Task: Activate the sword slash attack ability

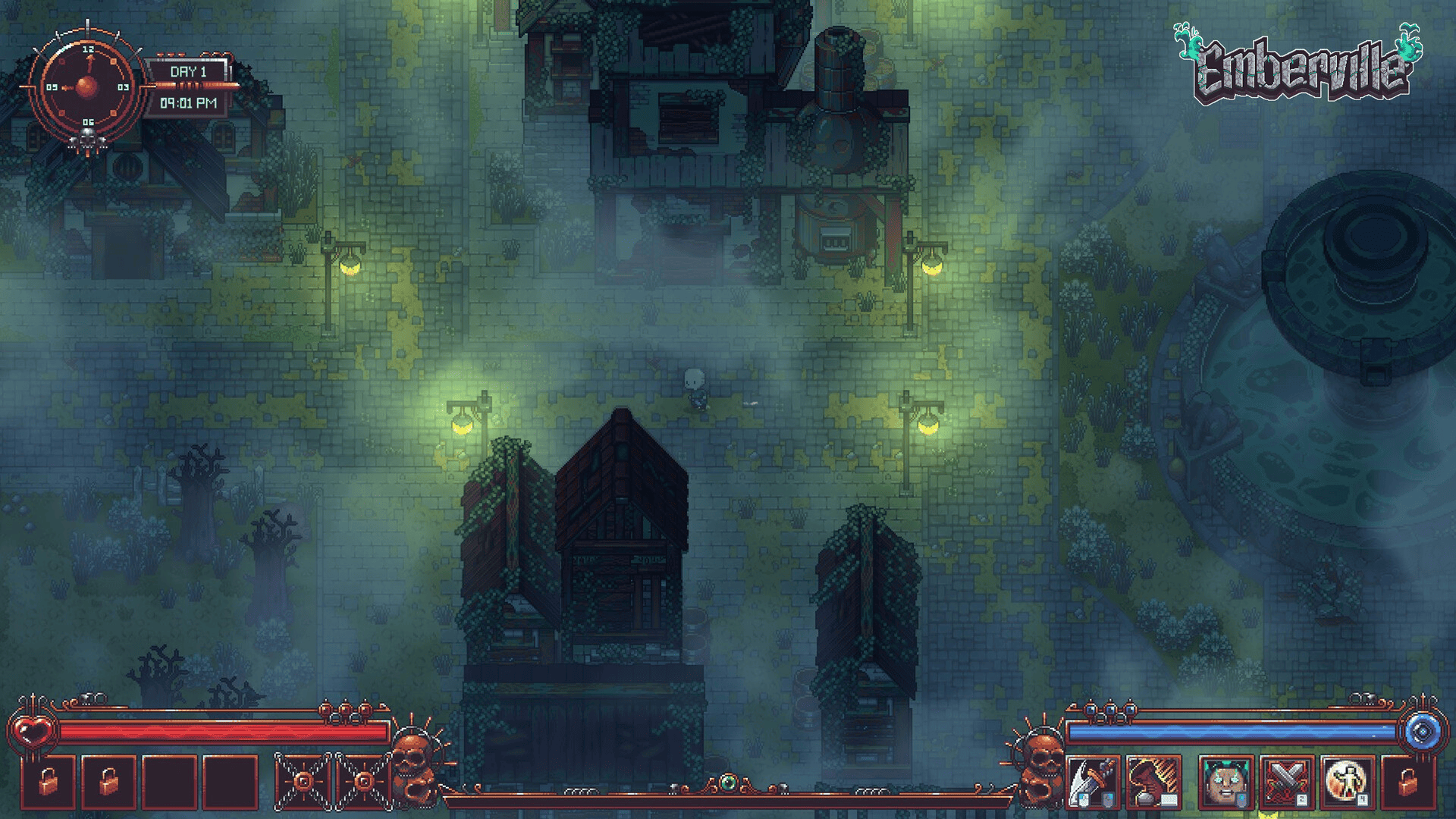Action: click(1092, 782)
